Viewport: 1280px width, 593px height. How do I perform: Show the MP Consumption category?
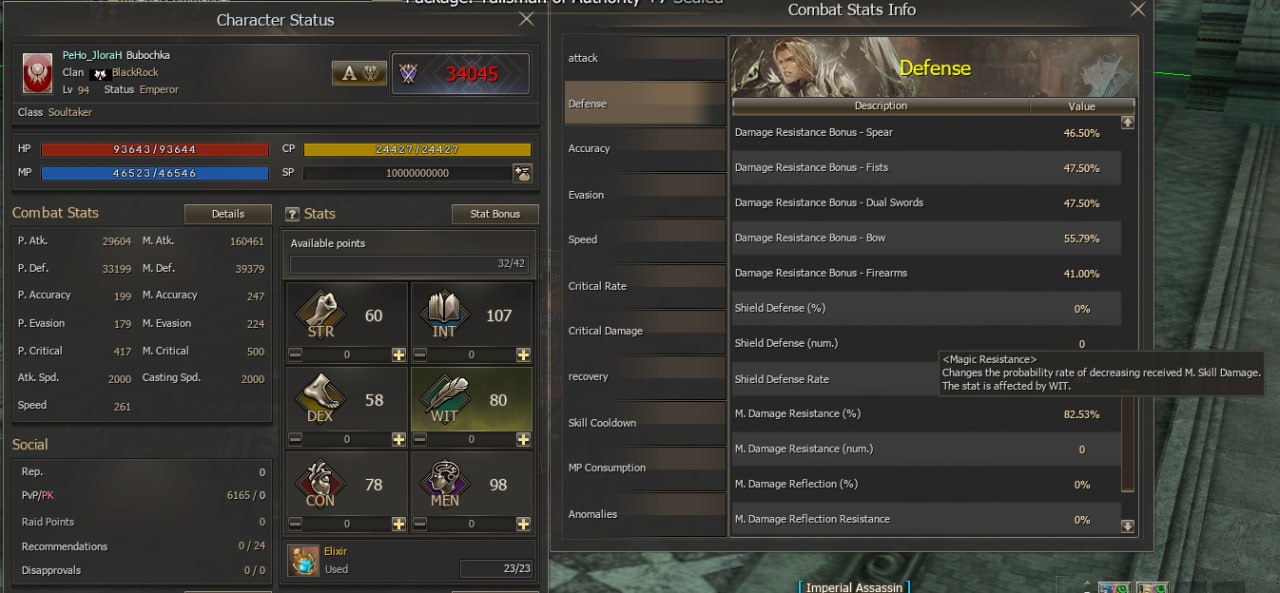pyautogui.click(x=645, y=468)
